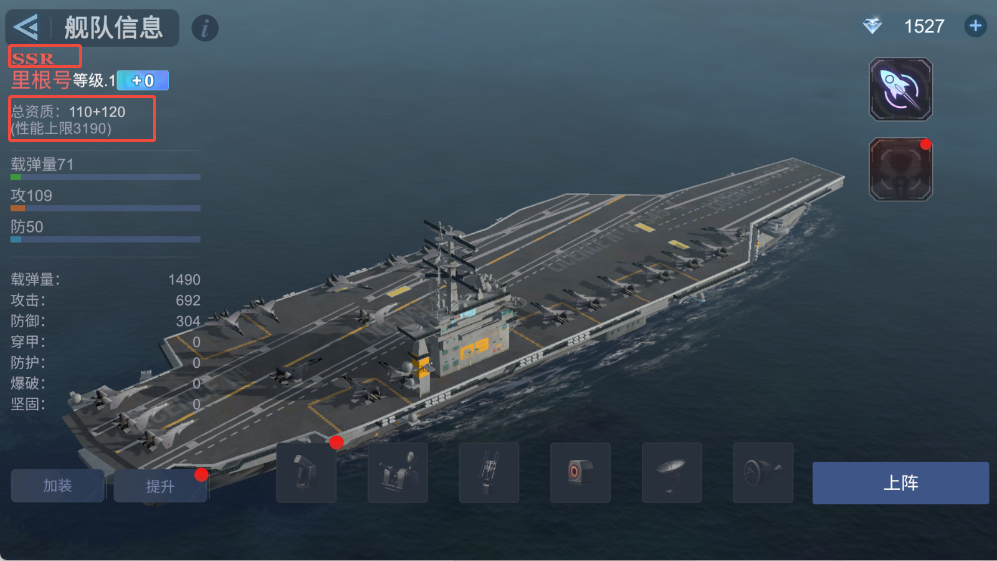Select the gun turret equipment slot

306,472
